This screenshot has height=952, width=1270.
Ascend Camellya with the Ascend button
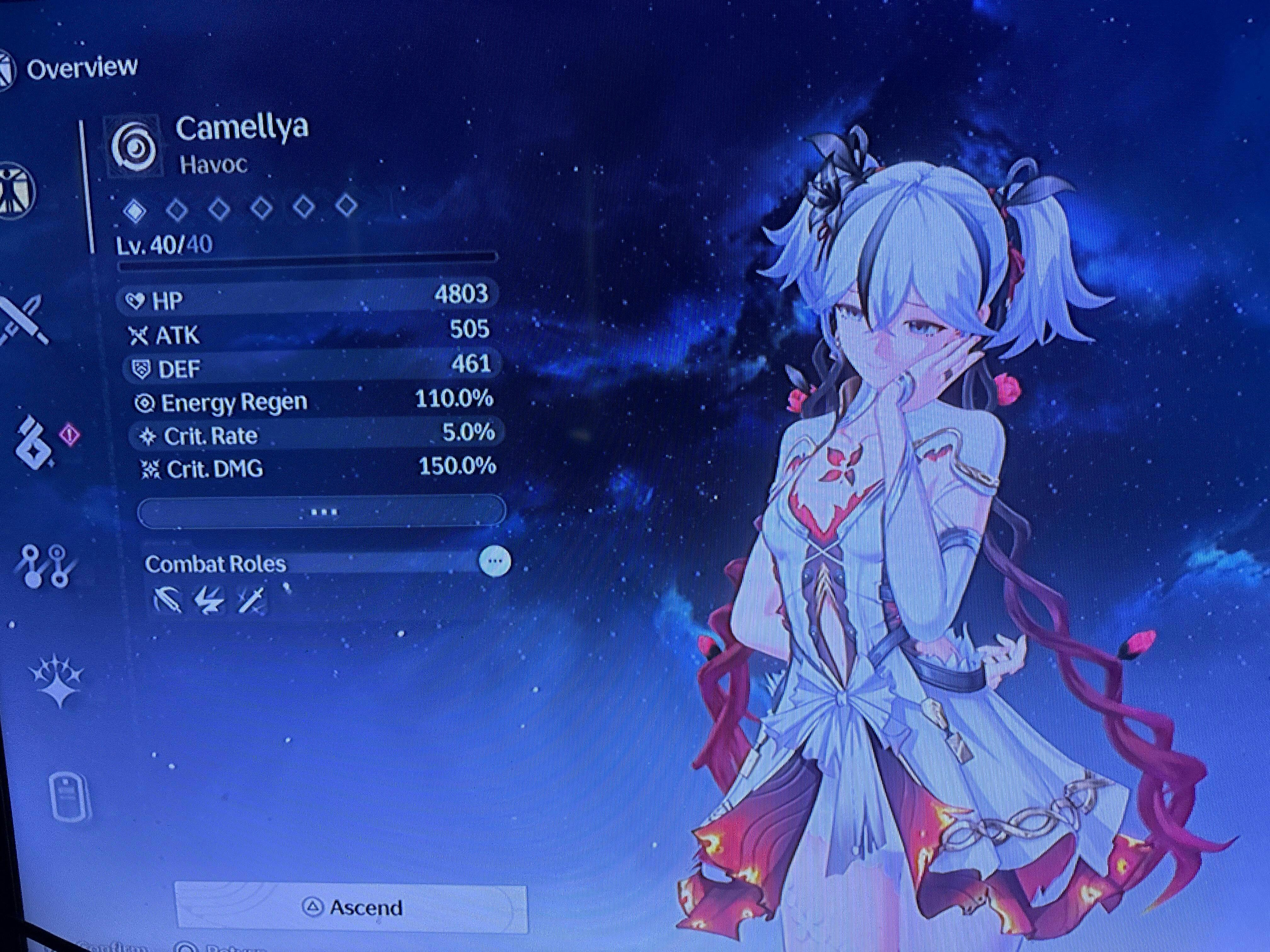point(351,907)
